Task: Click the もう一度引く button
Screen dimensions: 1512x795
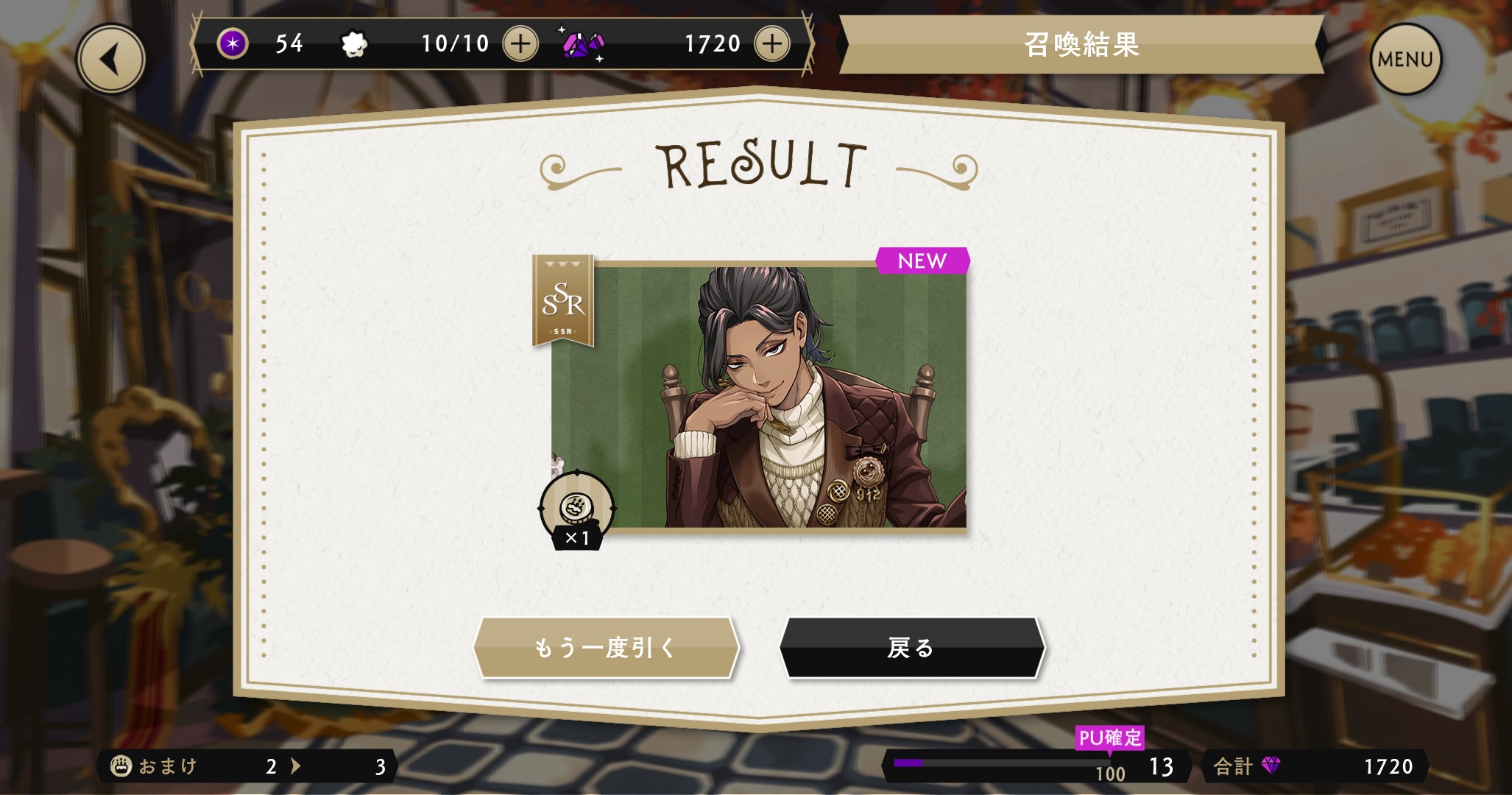Action: tap(605, 648)
